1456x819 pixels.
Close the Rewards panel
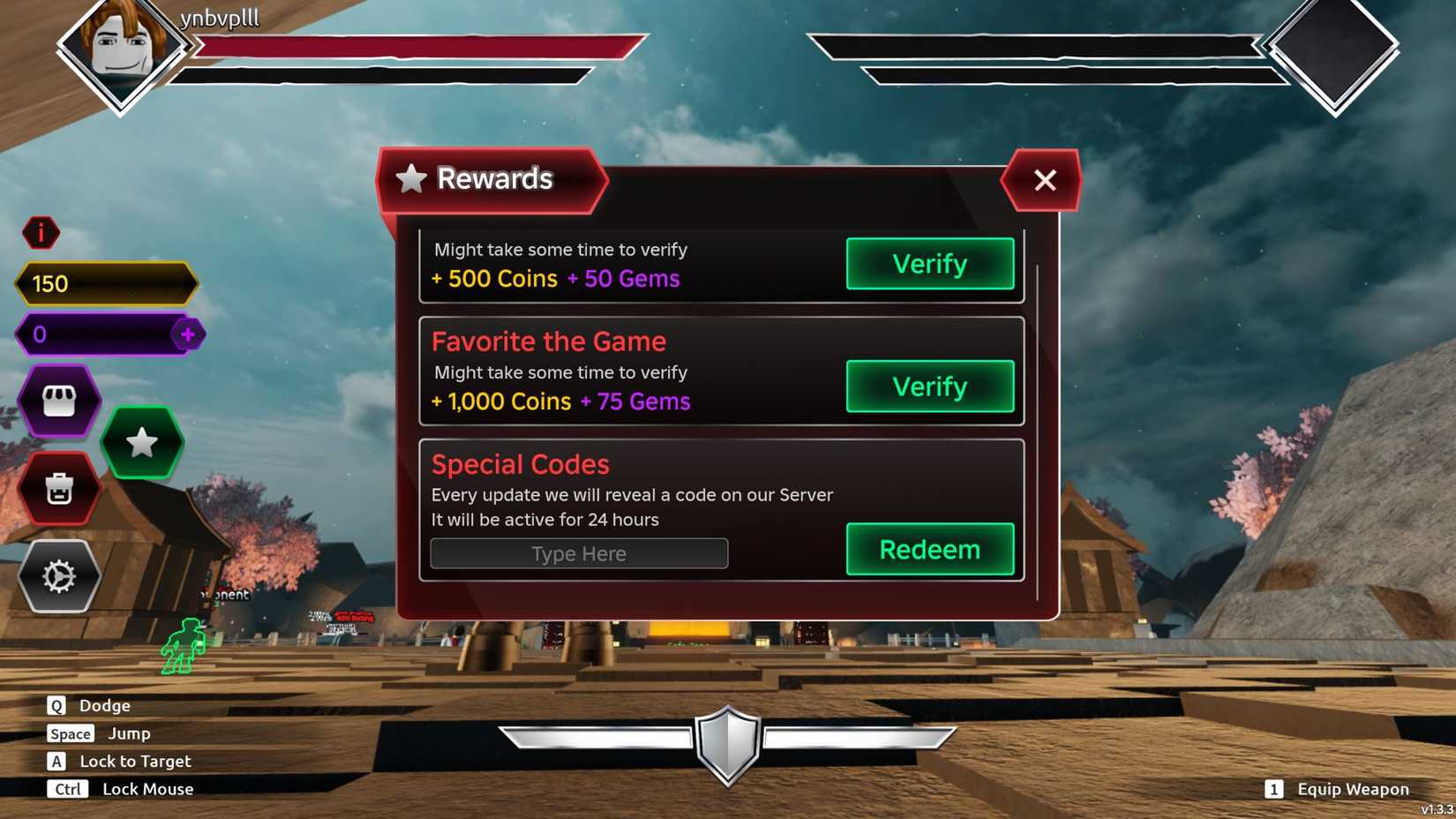tap(1042, 180)
